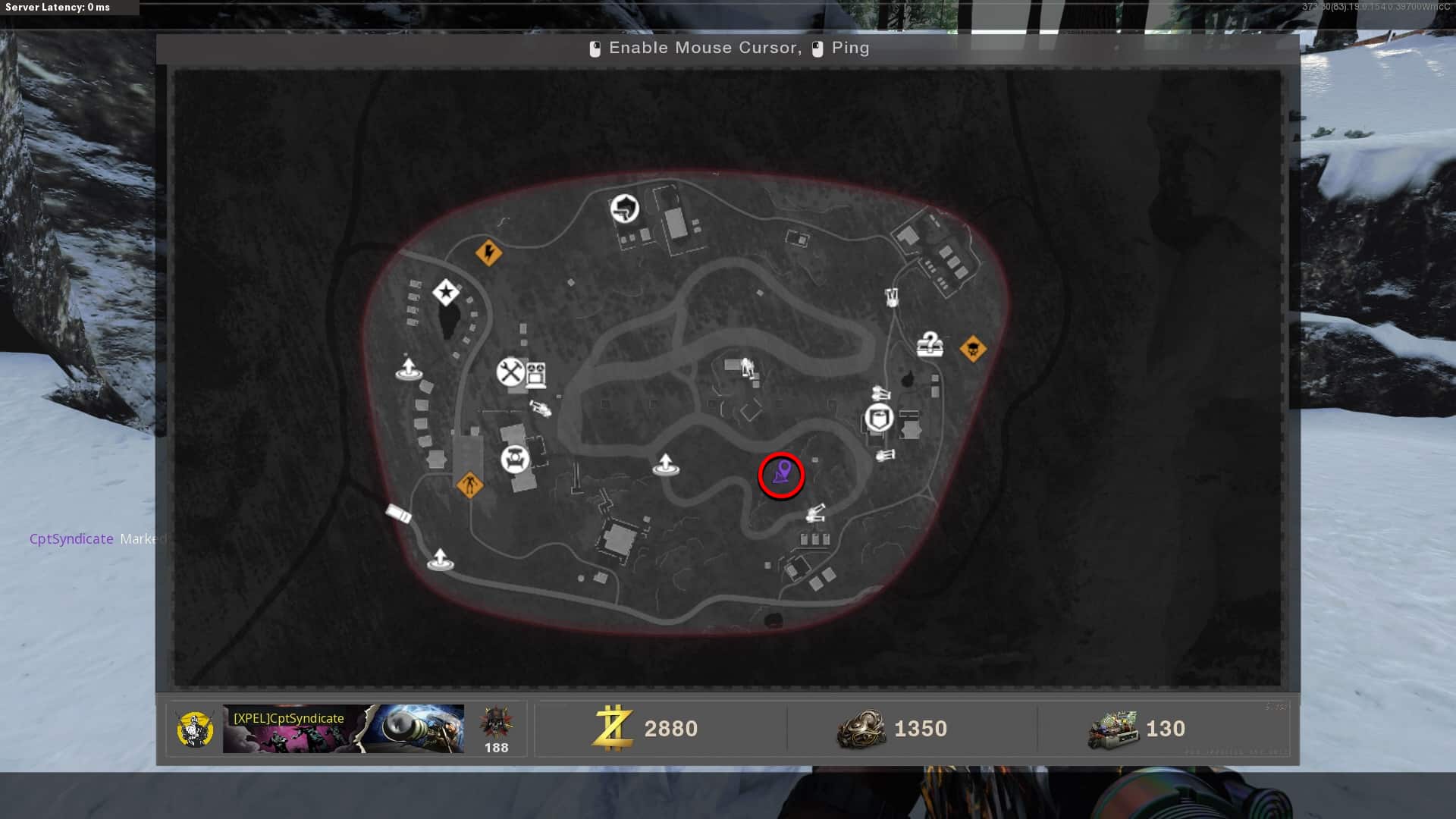Select the orange lightning bolt marker
The height and width of the screenshot is (819, 1456).
(x=488, y=252)
